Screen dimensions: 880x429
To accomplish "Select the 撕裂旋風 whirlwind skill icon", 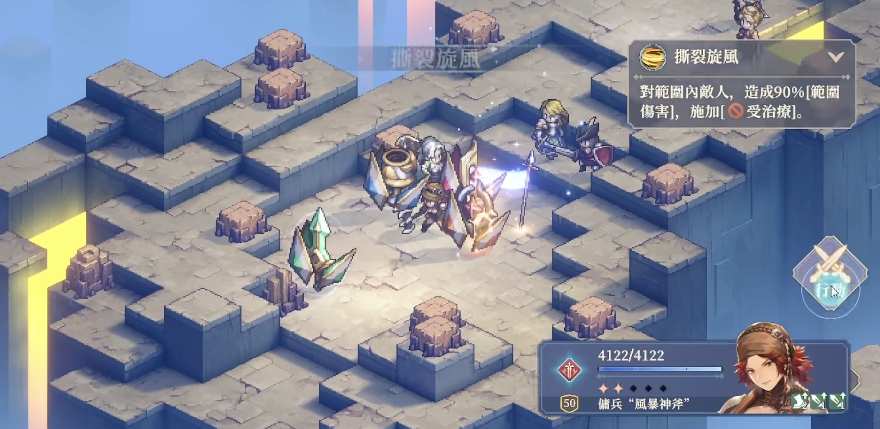I will (x=653, y=56).
